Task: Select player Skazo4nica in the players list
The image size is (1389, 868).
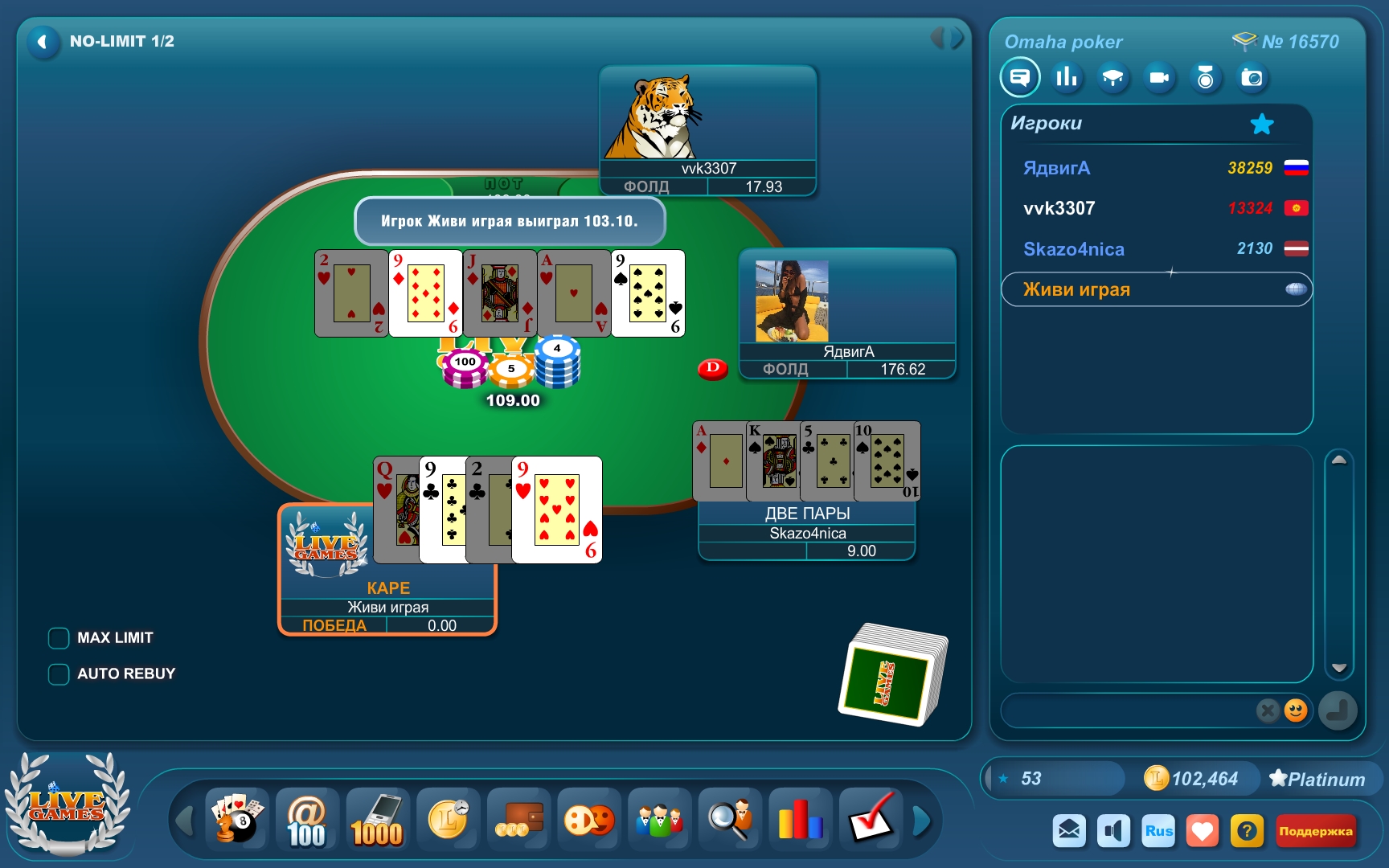Action: click(1073, 249)
